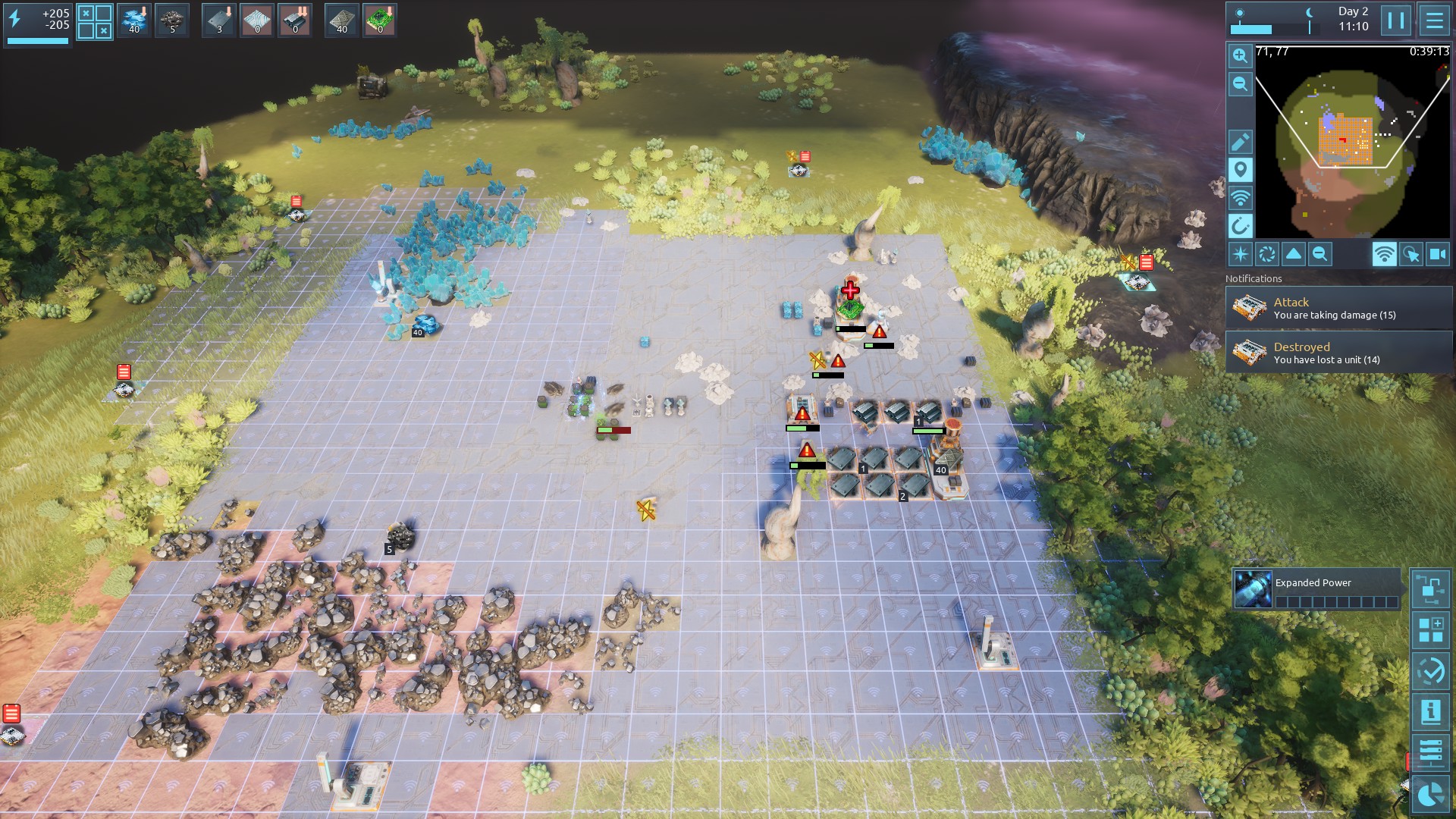Toggle the four-square grid button near the power readout
The width and height of the screenshot is (1456, 819).
[95, 22]
